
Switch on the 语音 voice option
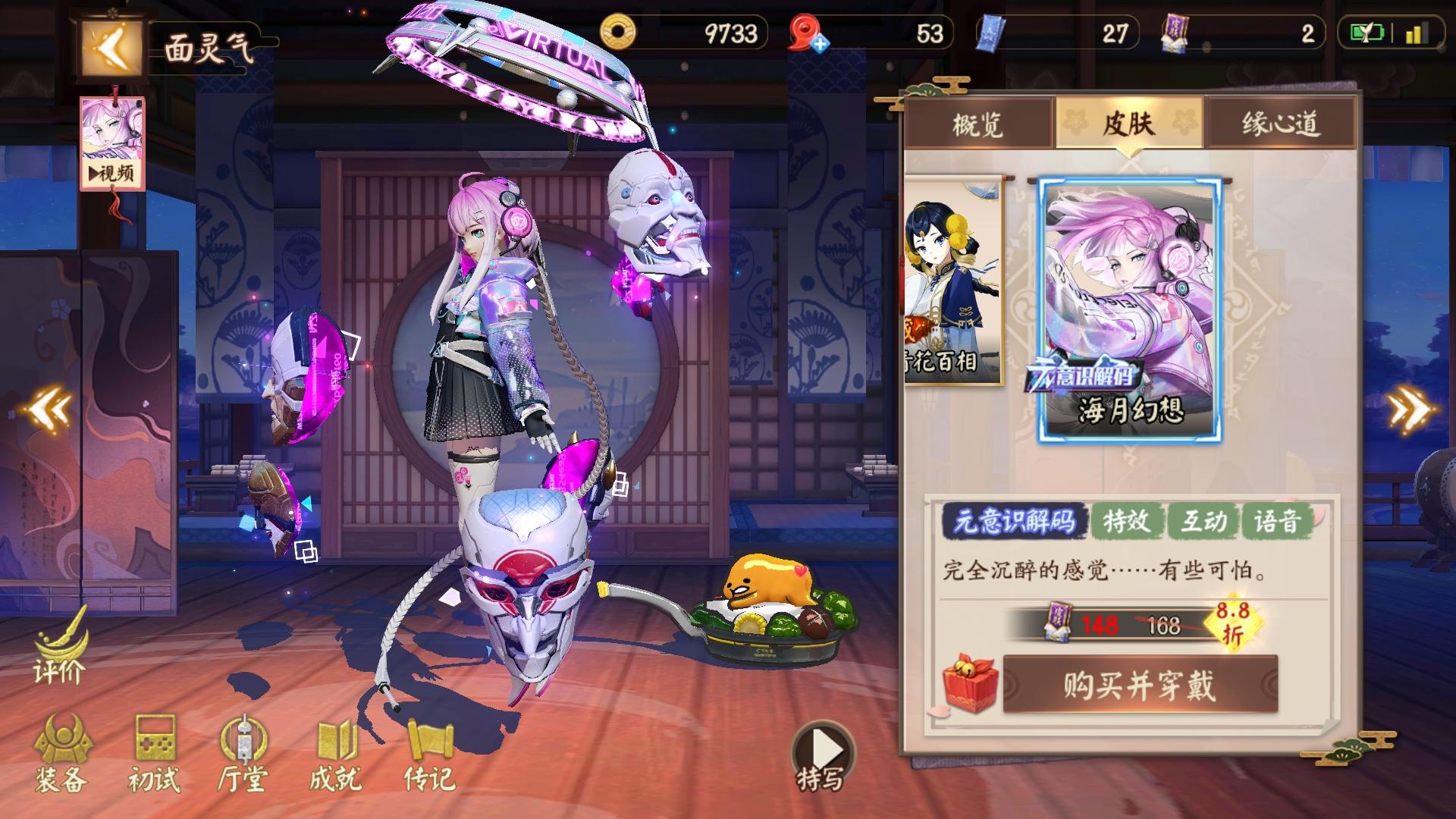point(1284,521)
